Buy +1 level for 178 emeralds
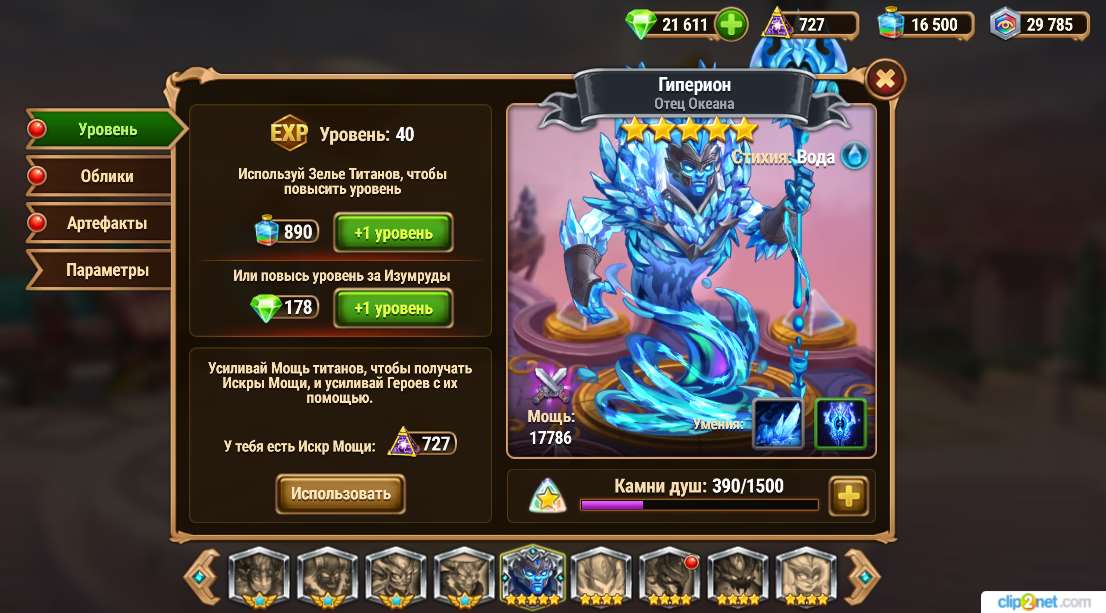1106x613 pixels. 393,308
